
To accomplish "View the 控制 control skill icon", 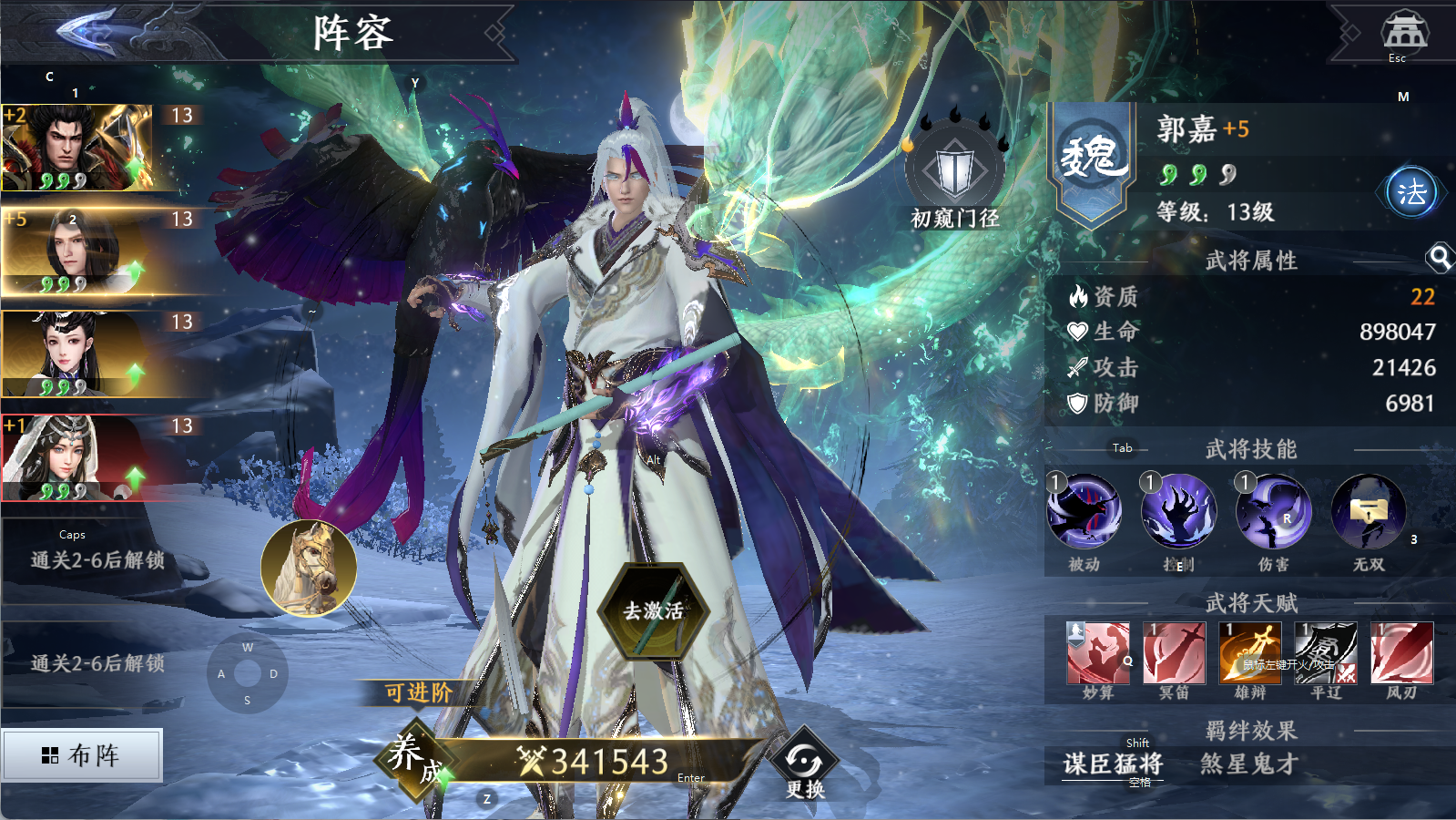I will click(x=1178, y=512).
